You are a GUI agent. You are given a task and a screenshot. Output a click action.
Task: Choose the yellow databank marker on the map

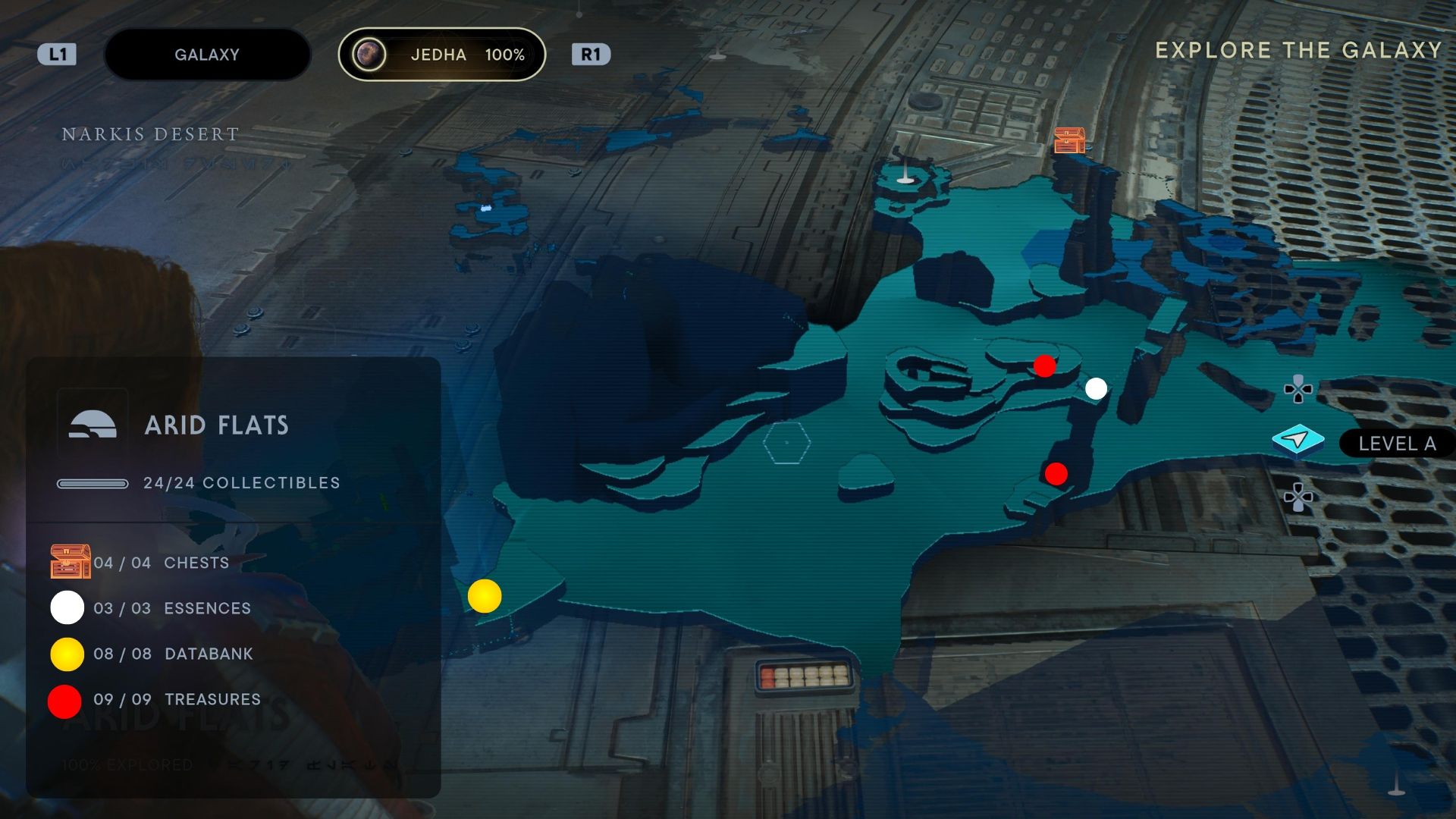click(485, 596)
